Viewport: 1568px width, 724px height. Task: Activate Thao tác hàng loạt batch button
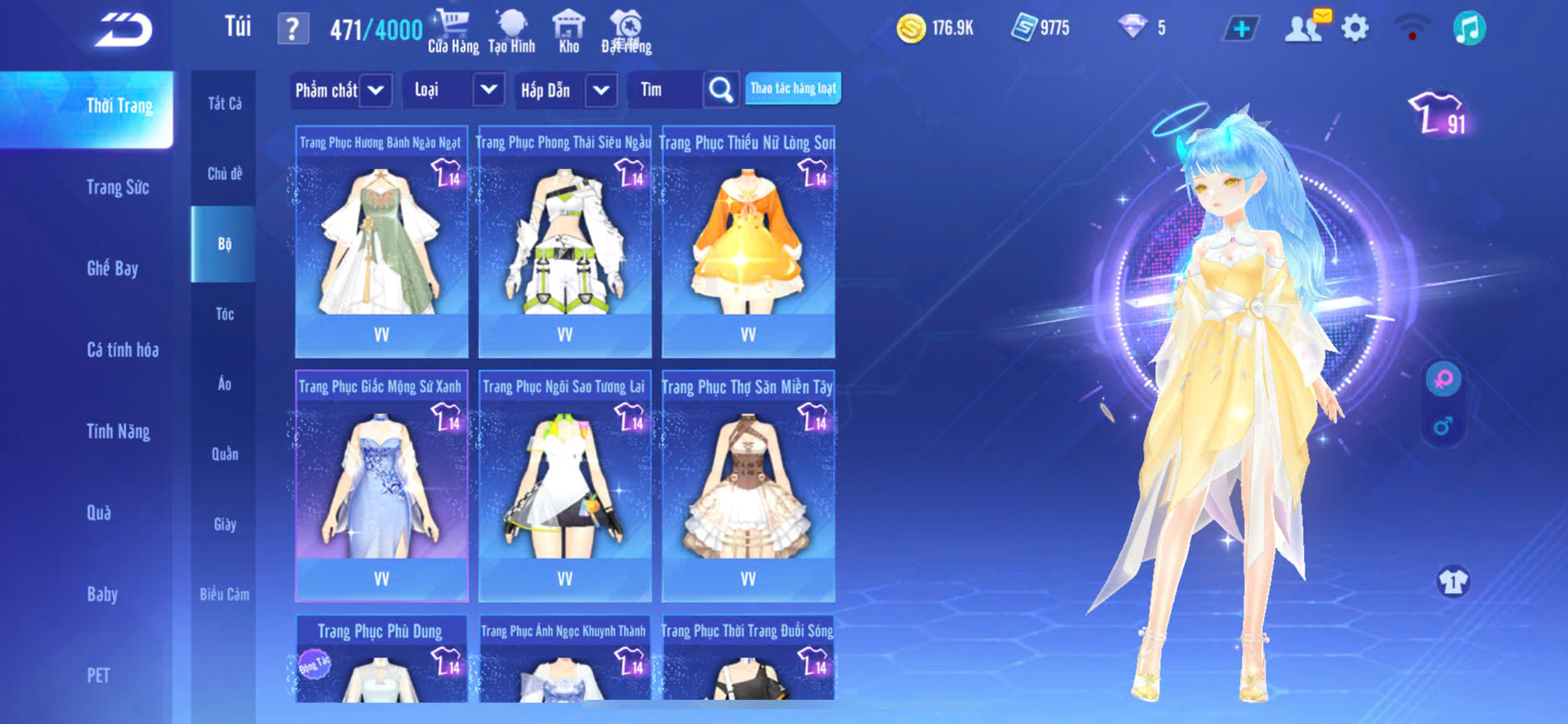(x=793, y=88)
